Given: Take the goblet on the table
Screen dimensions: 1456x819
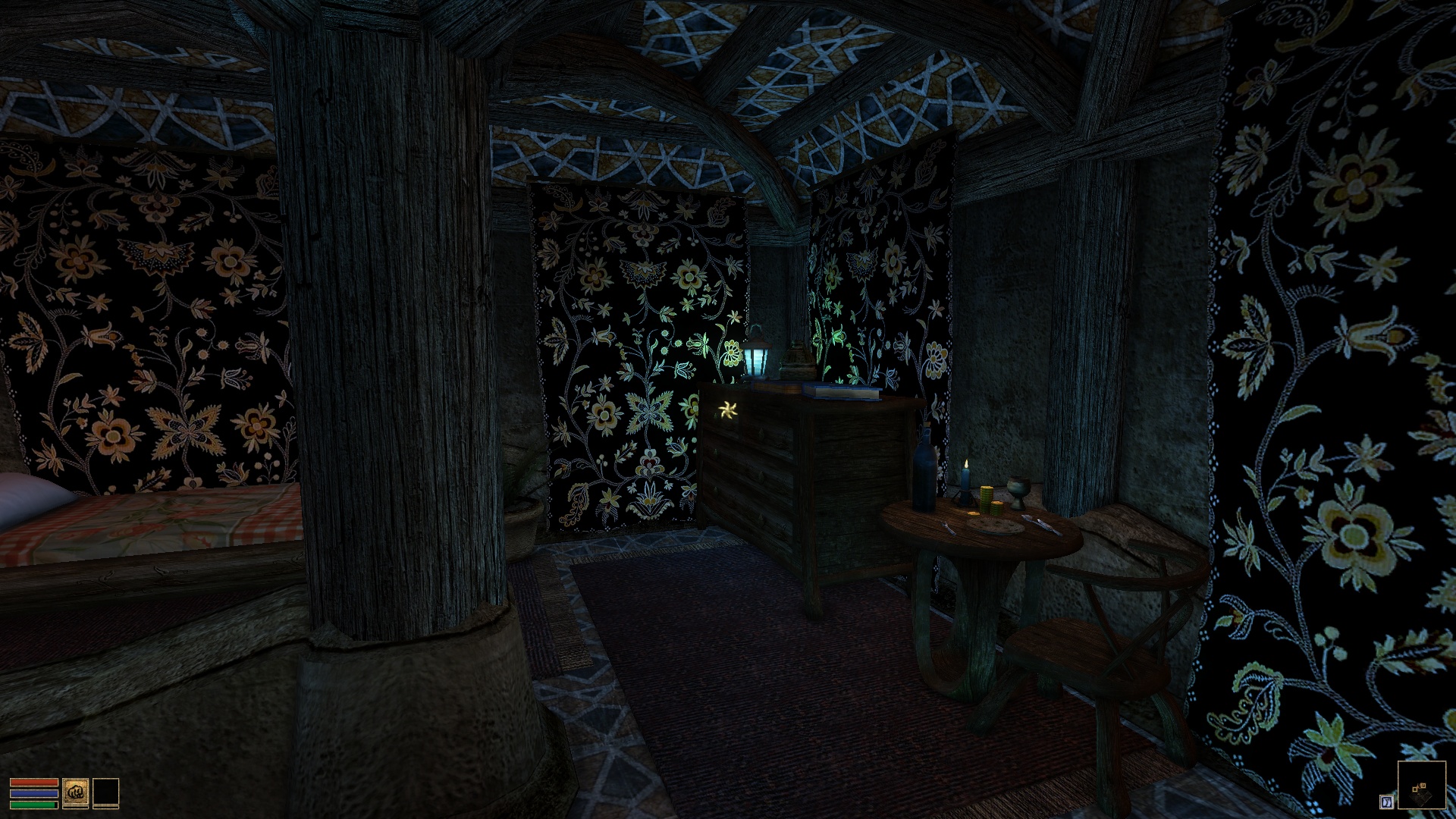Looking at the screenshot, I should (x=1018, y=491).
